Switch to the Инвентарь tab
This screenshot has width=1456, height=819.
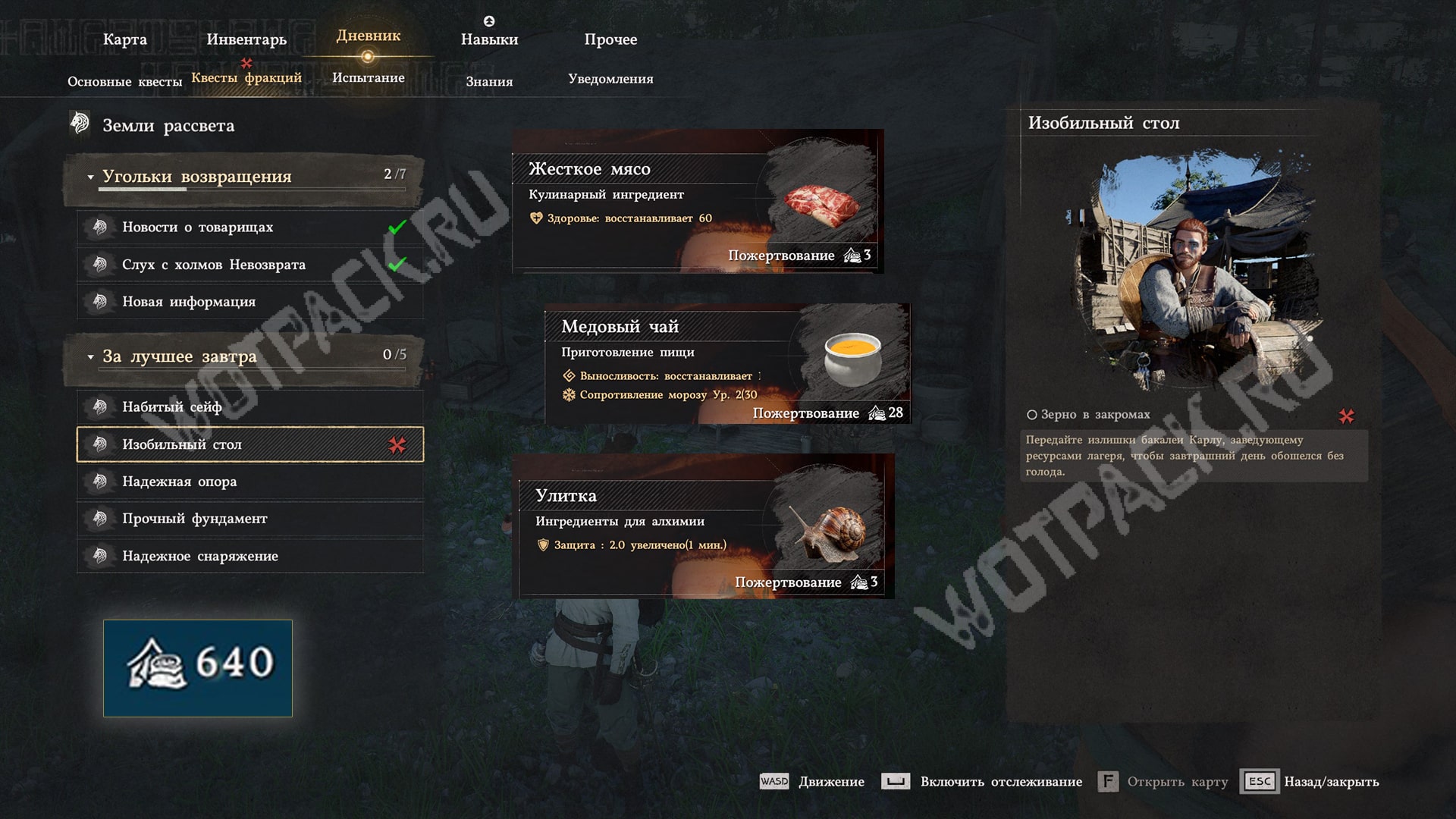[246, 39]
